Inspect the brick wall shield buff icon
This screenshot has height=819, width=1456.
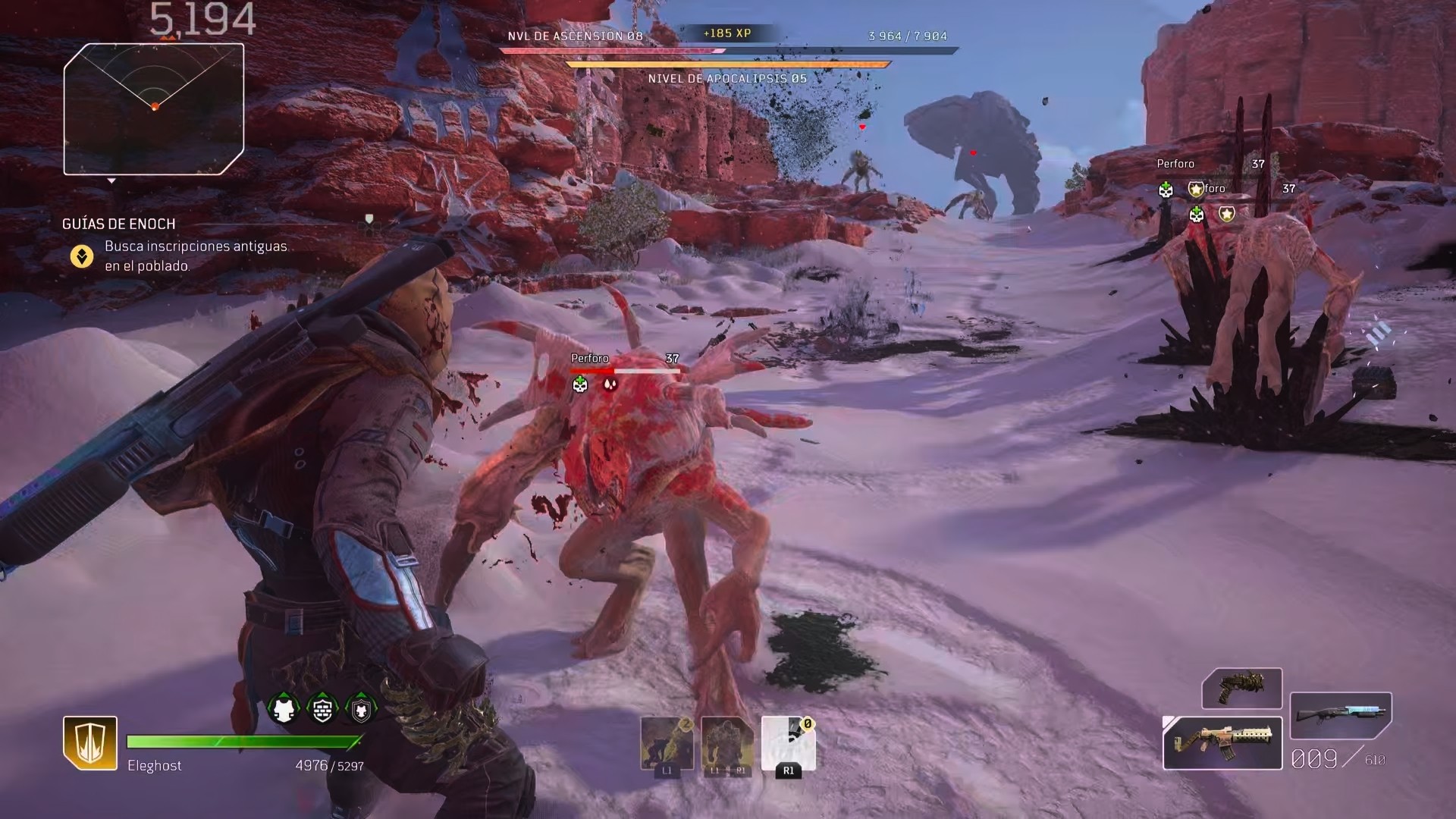(322, 709)
